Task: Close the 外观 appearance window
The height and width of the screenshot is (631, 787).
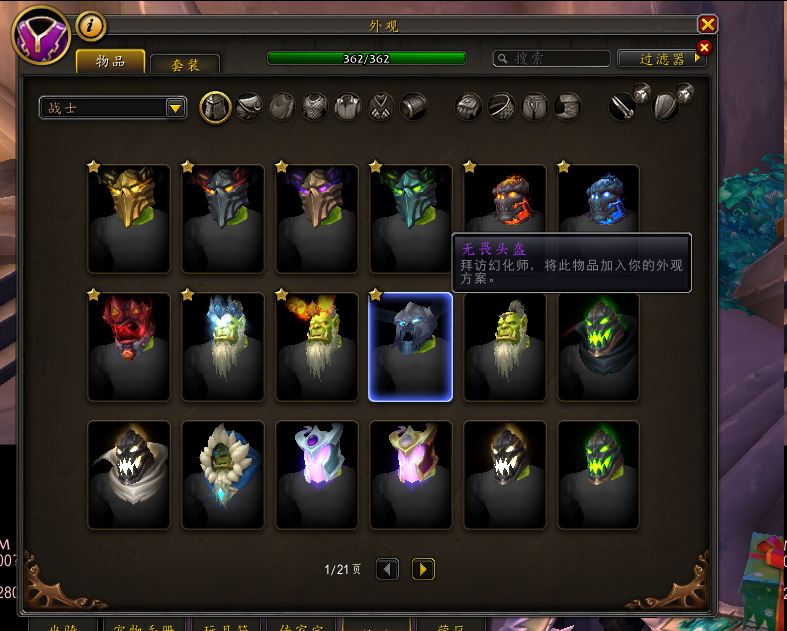Action: coord(707,24)
